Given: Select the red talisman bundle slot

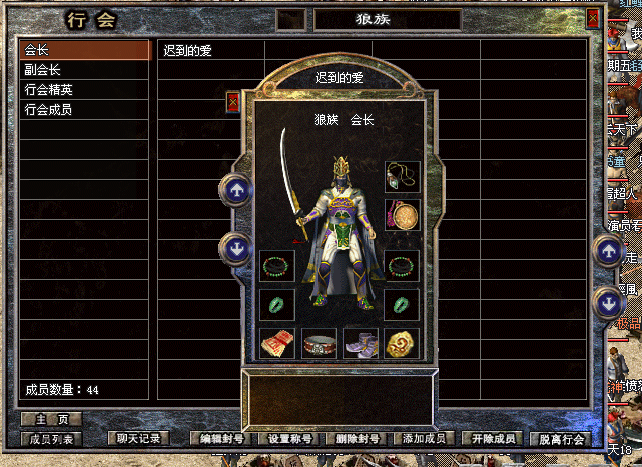Looking at the screenshot, I should (x=277, y=343).
